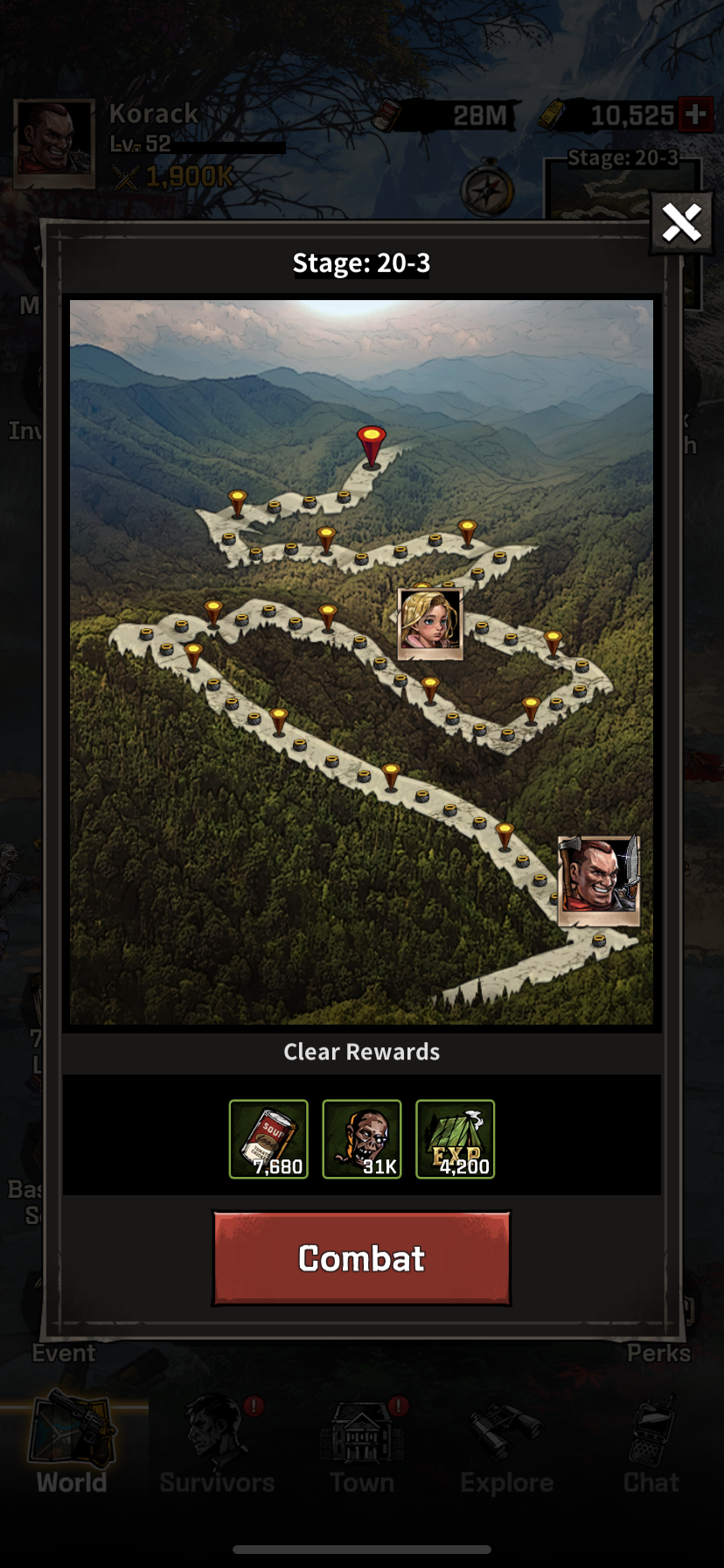Image resolution: width=724 pixels, height=1568 pixels.
Task: Inspect the soup can clear reward
Action: (268, 1139)
